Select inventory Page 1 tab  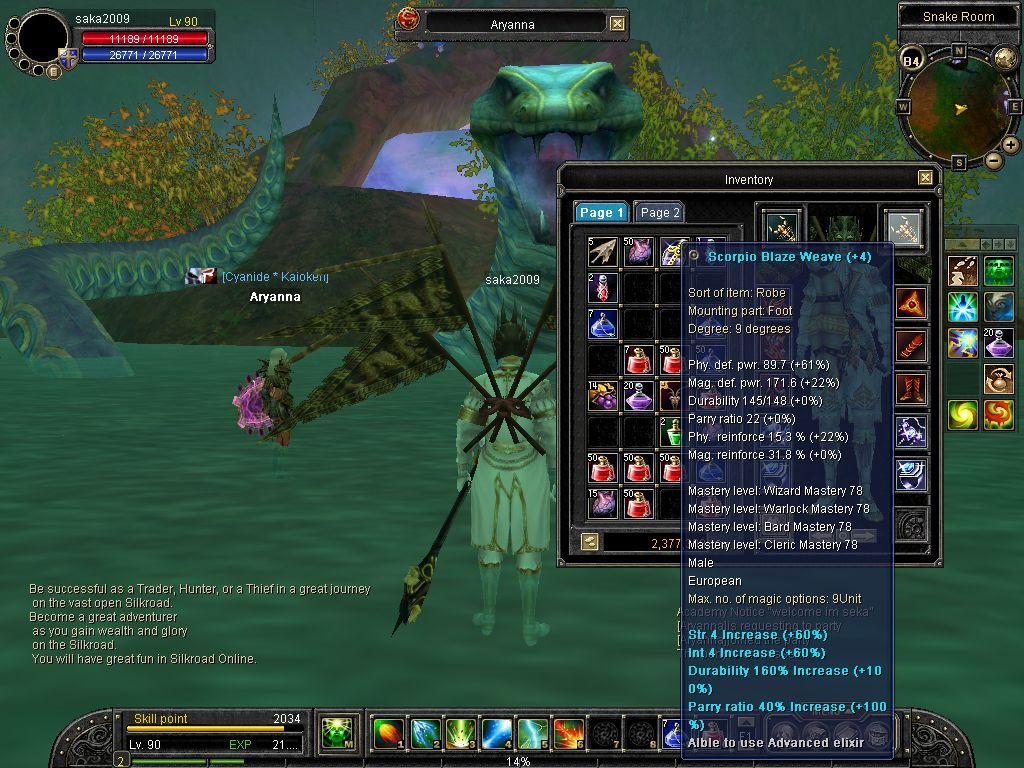601,212
